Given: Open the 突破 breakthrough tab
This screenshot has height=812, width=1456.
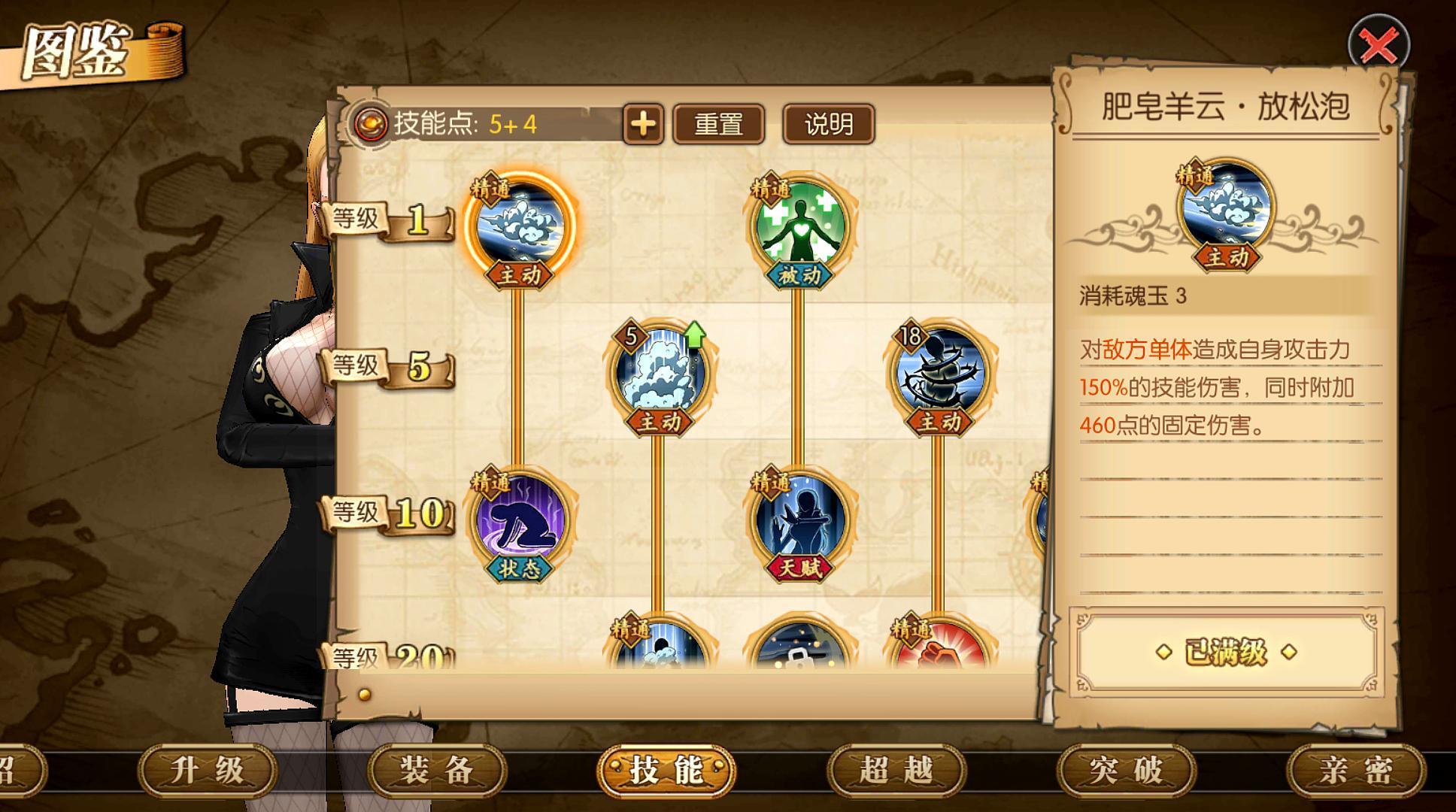Looking at the screenshot, I should (x=1126, y=770).
